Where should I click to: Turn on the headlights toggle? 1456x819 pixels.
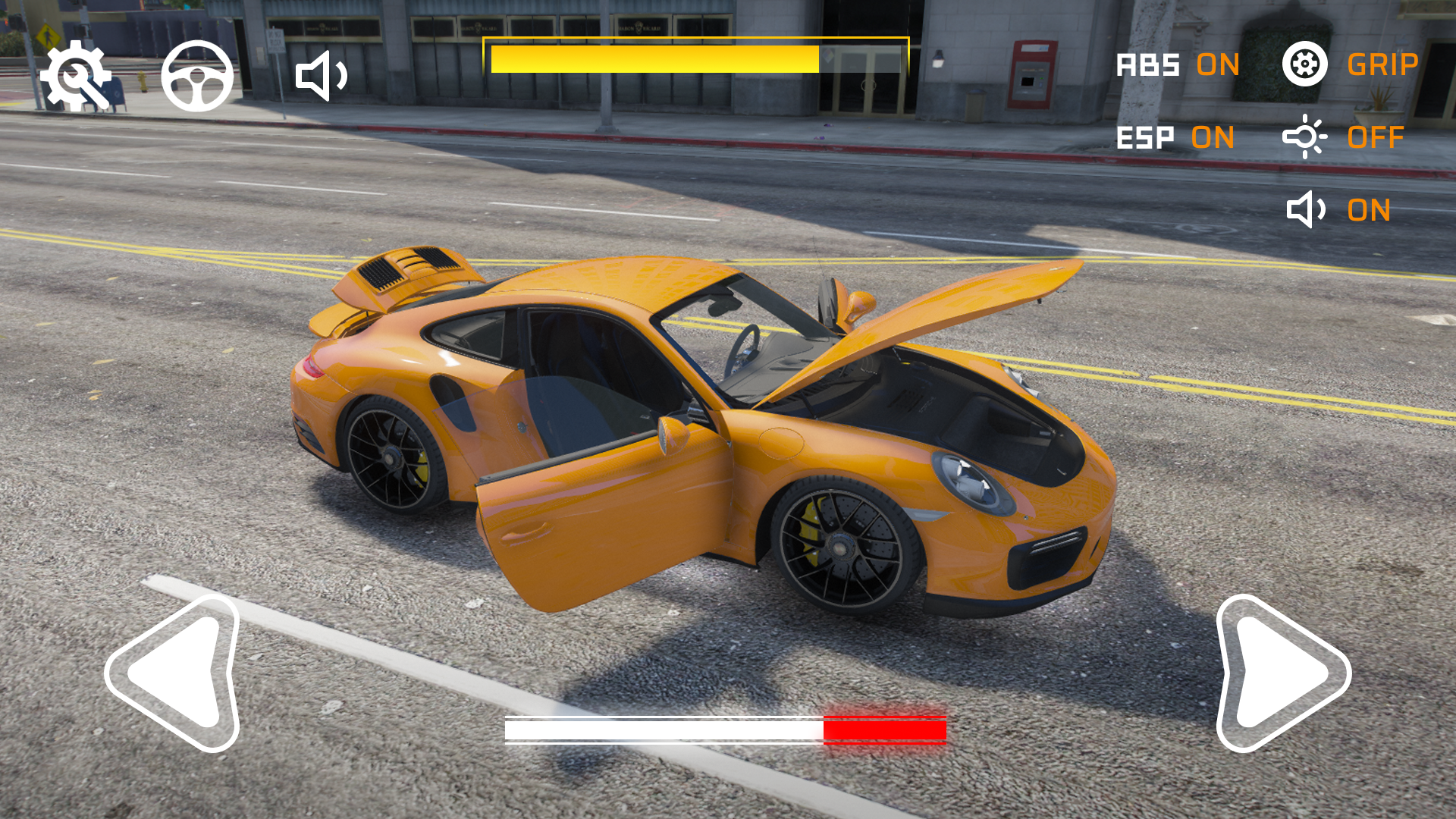click(x=1344, y=137)
